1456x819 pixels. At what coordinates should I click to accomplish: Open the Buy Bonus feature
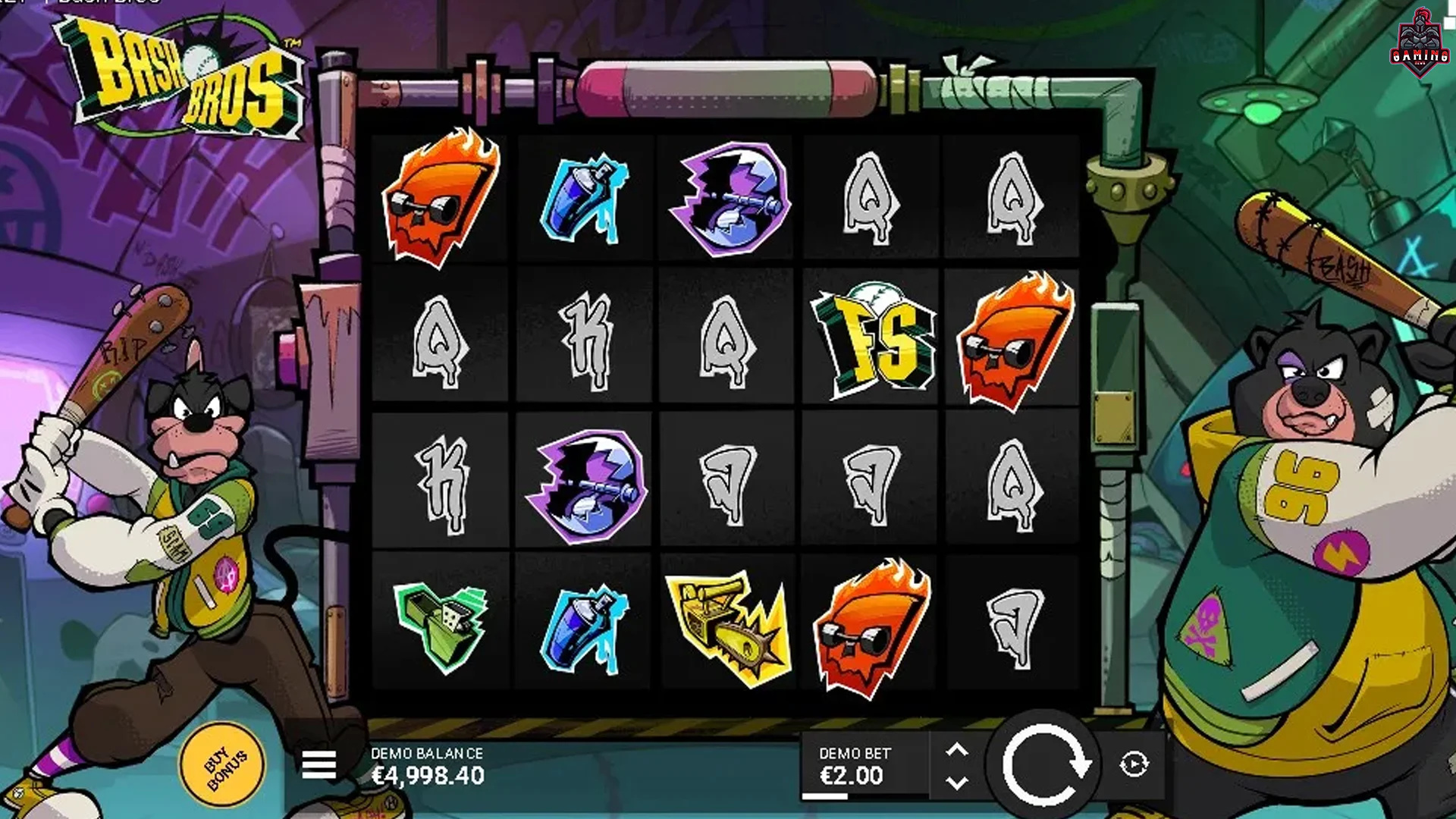(223, 764)
